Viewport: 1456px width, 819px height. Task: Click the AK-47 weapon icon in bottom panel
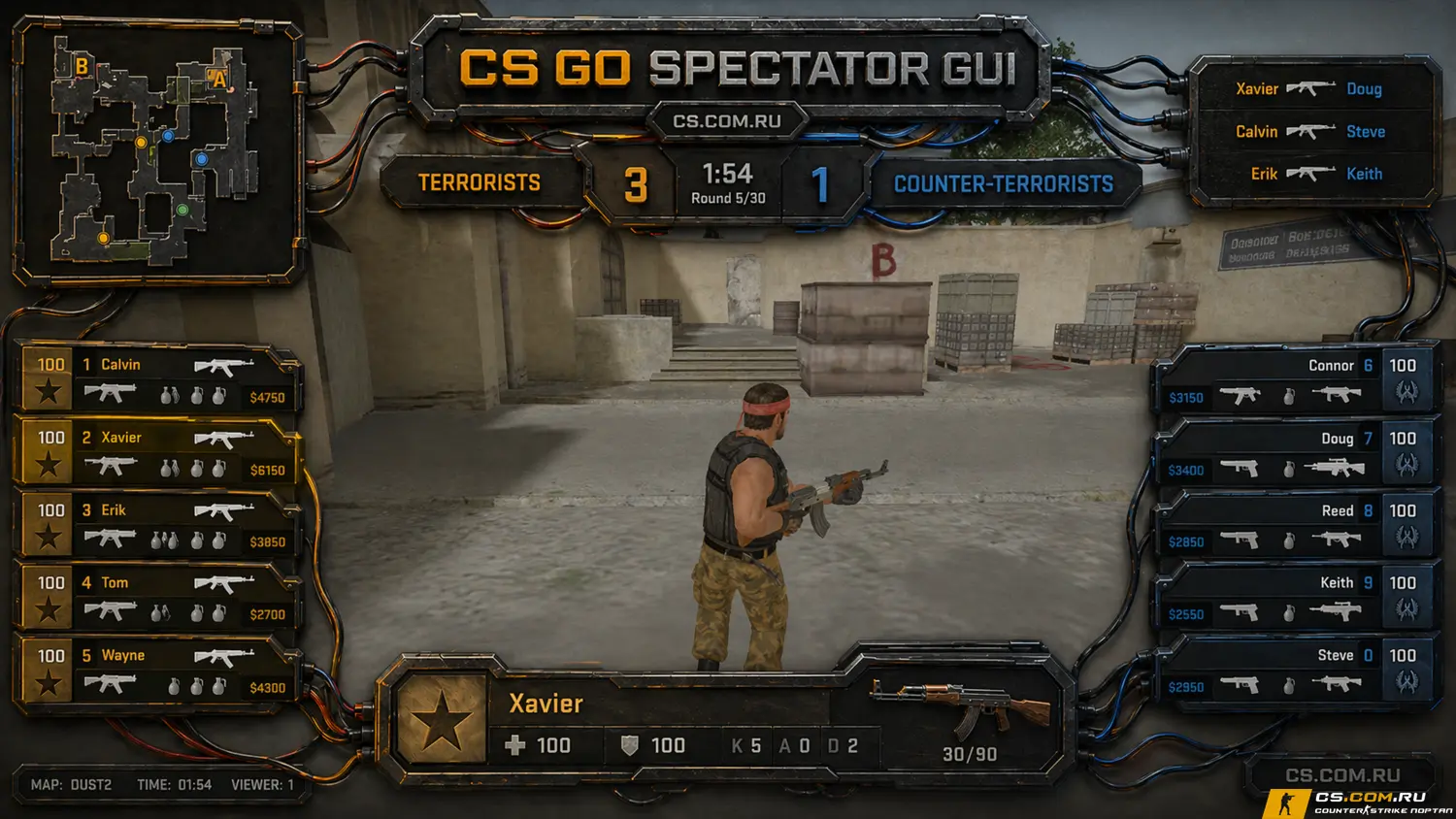point(961,708)
